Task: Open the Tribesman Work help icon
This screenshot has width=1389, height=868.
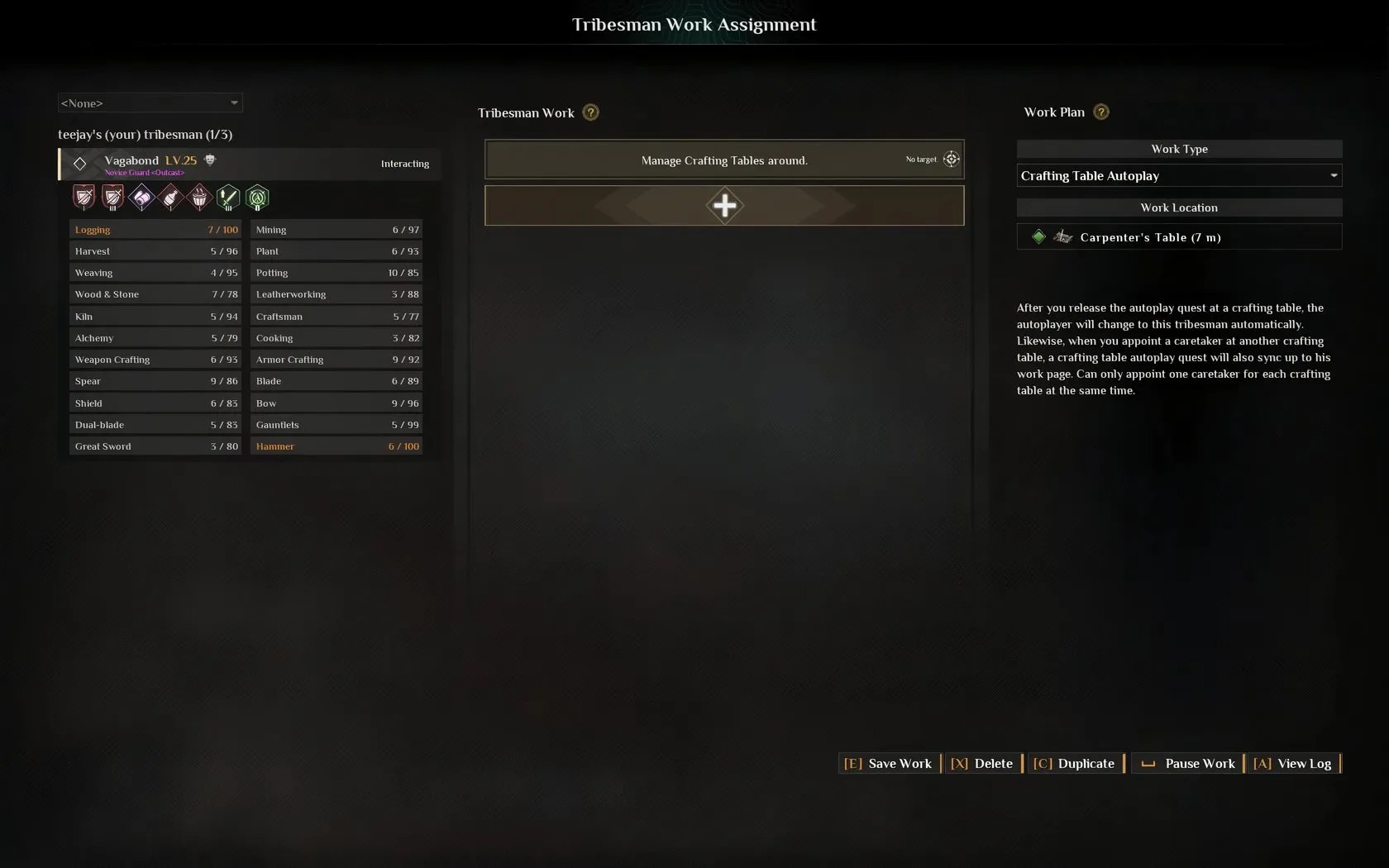Action: [590, 112]
